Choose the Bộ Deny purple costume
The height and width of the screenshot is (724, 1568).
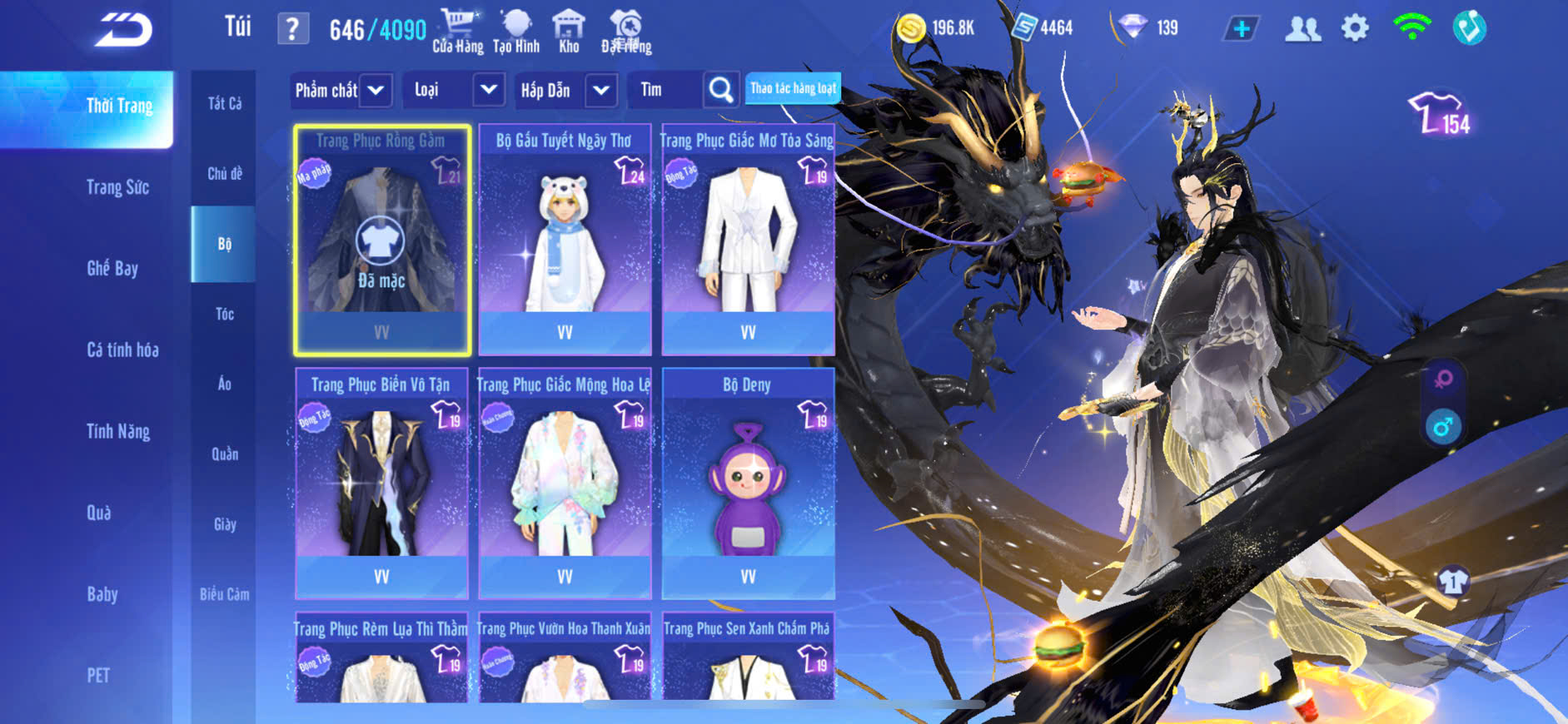748,484
